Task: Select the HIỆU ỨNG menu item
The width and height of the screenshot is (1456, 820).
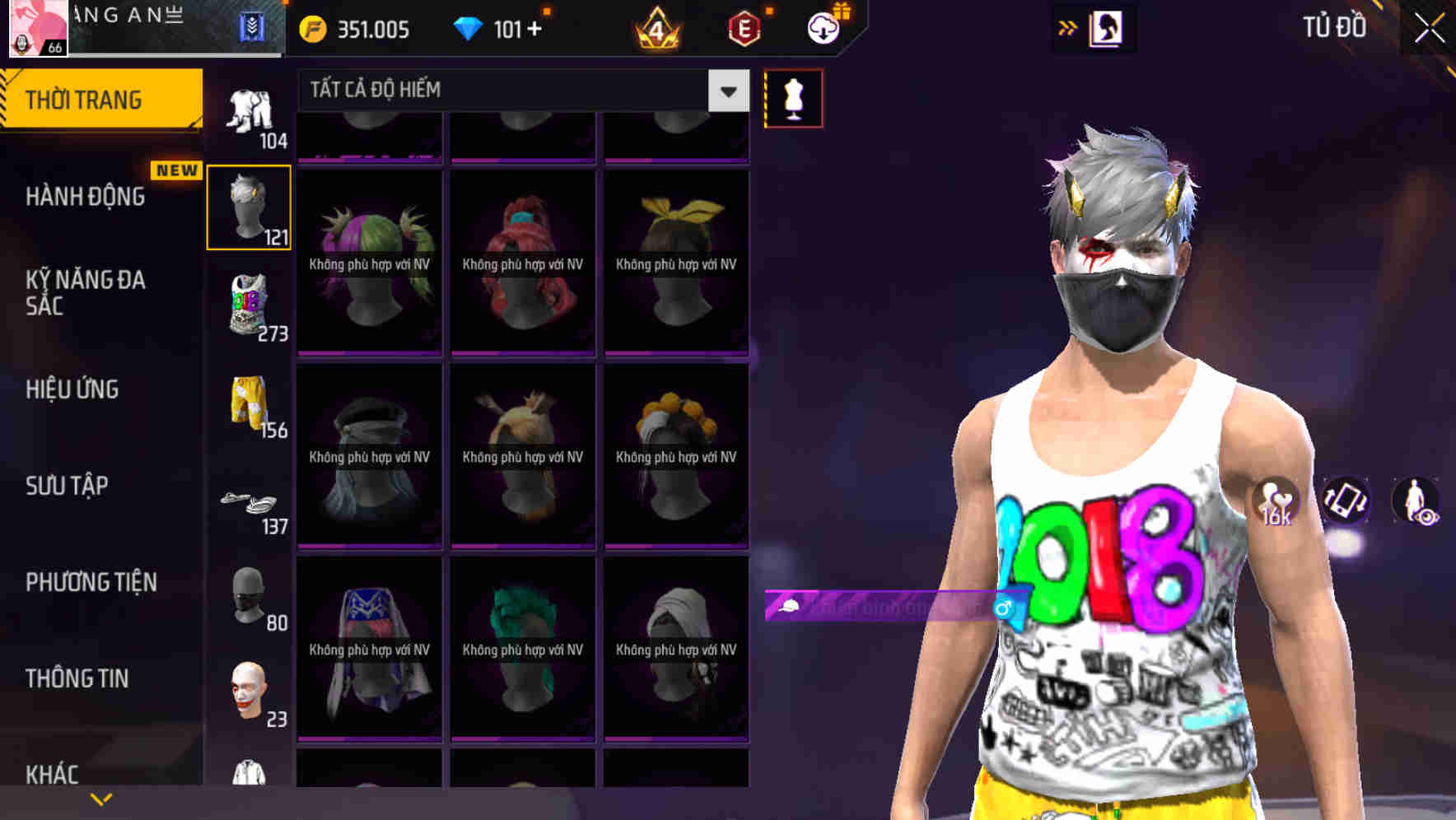Action: pos(71,389)
